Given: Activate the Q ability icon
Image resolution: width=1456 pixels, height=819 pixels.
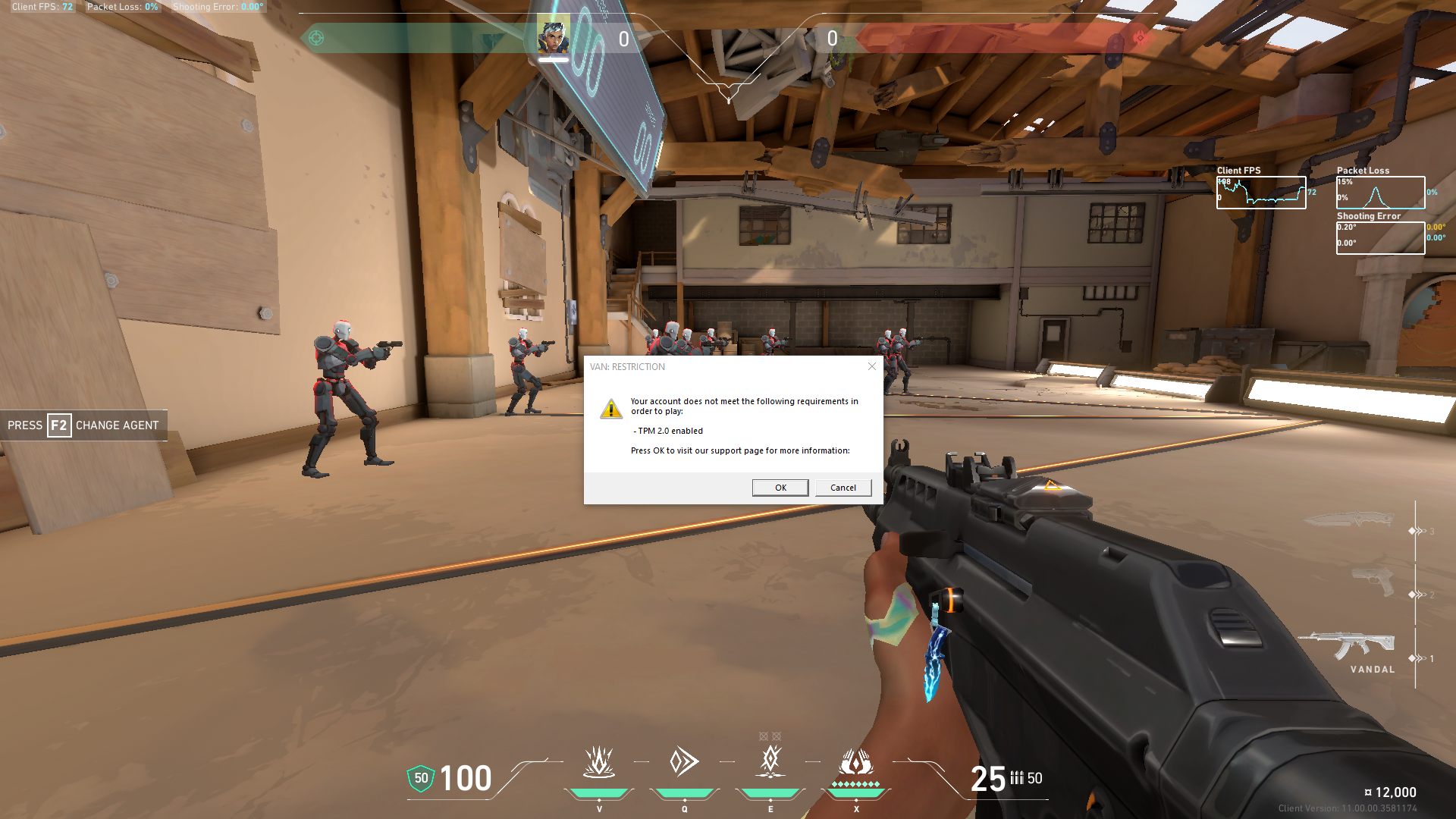Looking at the screenshot, I should coord(684,762).
